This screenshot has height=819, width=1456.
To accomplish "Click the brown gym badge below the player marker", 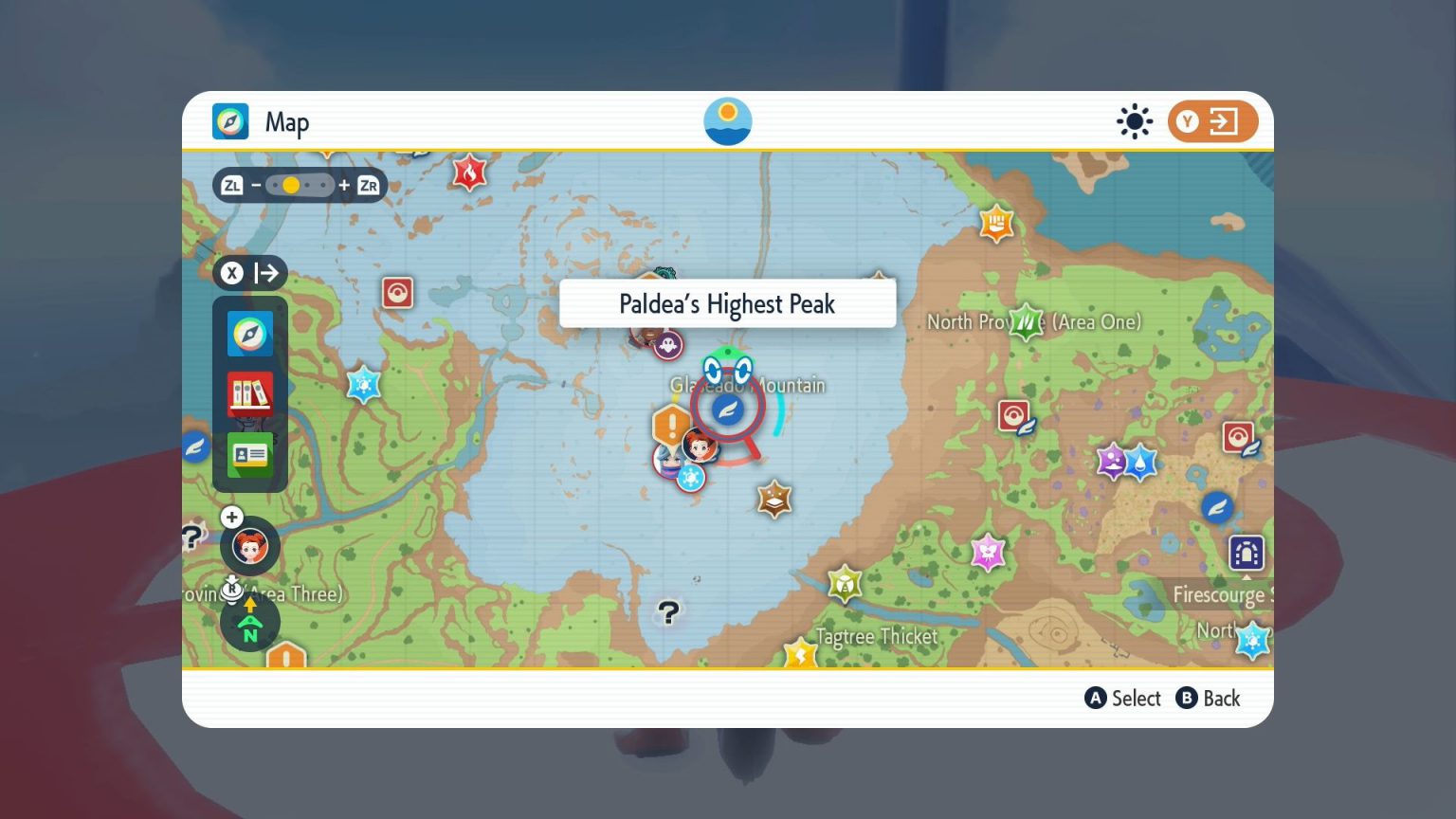I will point(773,500).
